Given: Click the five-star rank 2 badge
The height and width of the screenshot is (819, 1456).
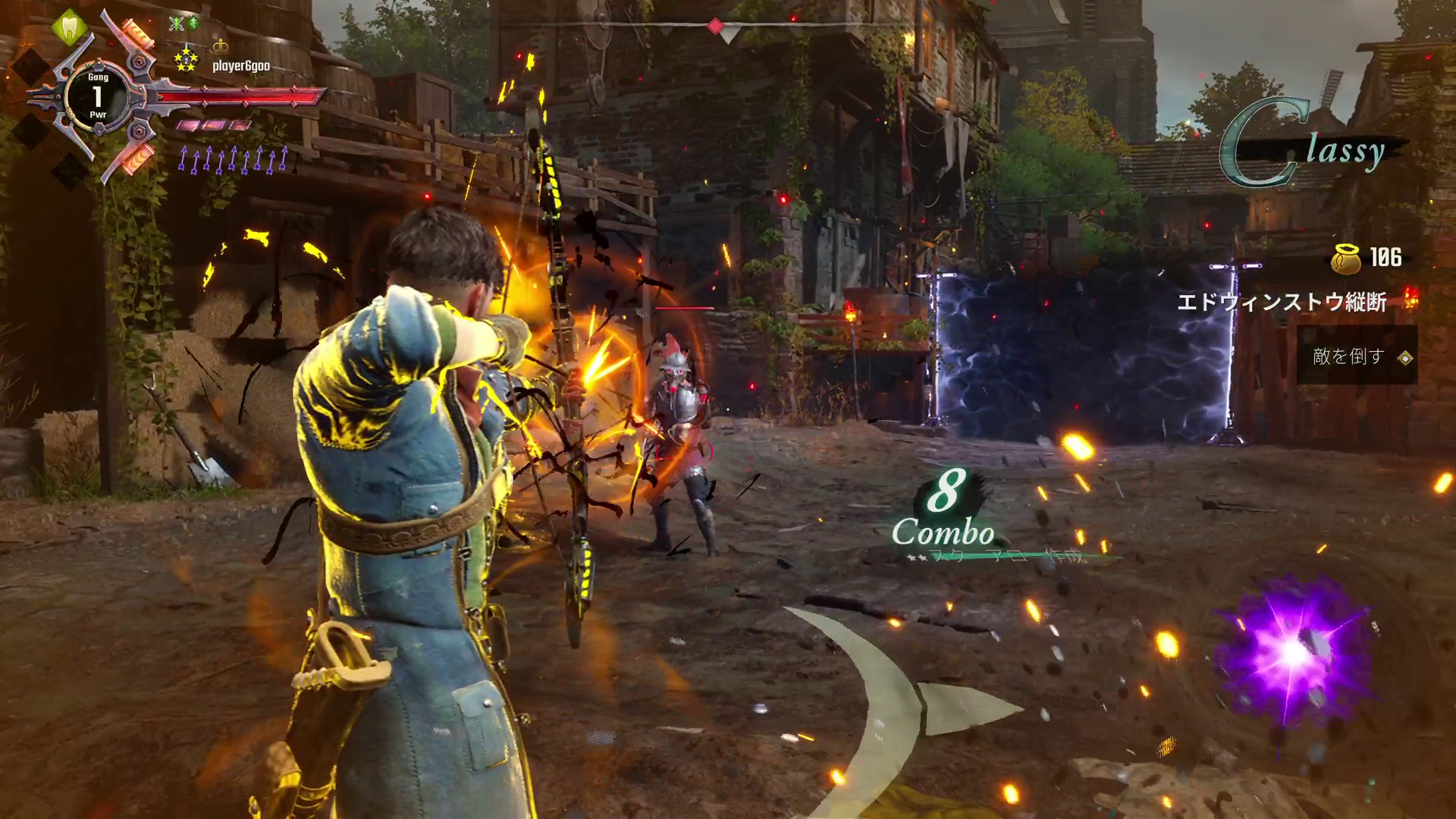Looking at the screenshot, I should click(186, 59).
